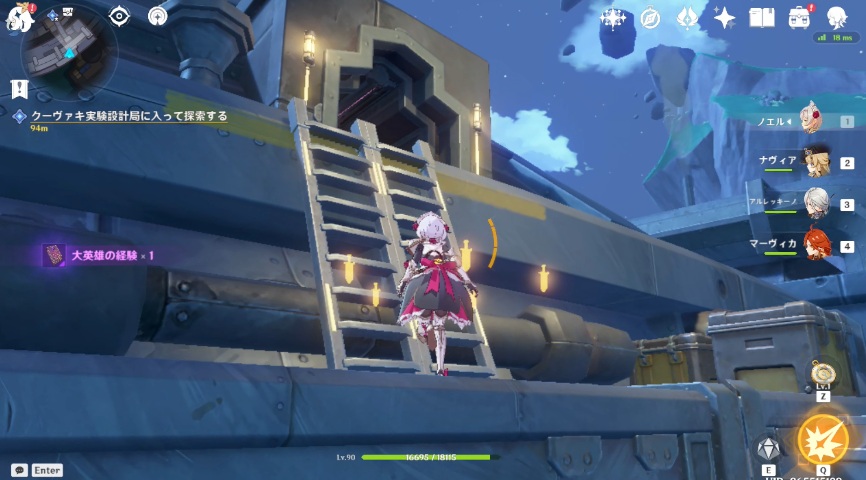Select party member ノエル
866x480 pixels.
(x=814, y=121)
